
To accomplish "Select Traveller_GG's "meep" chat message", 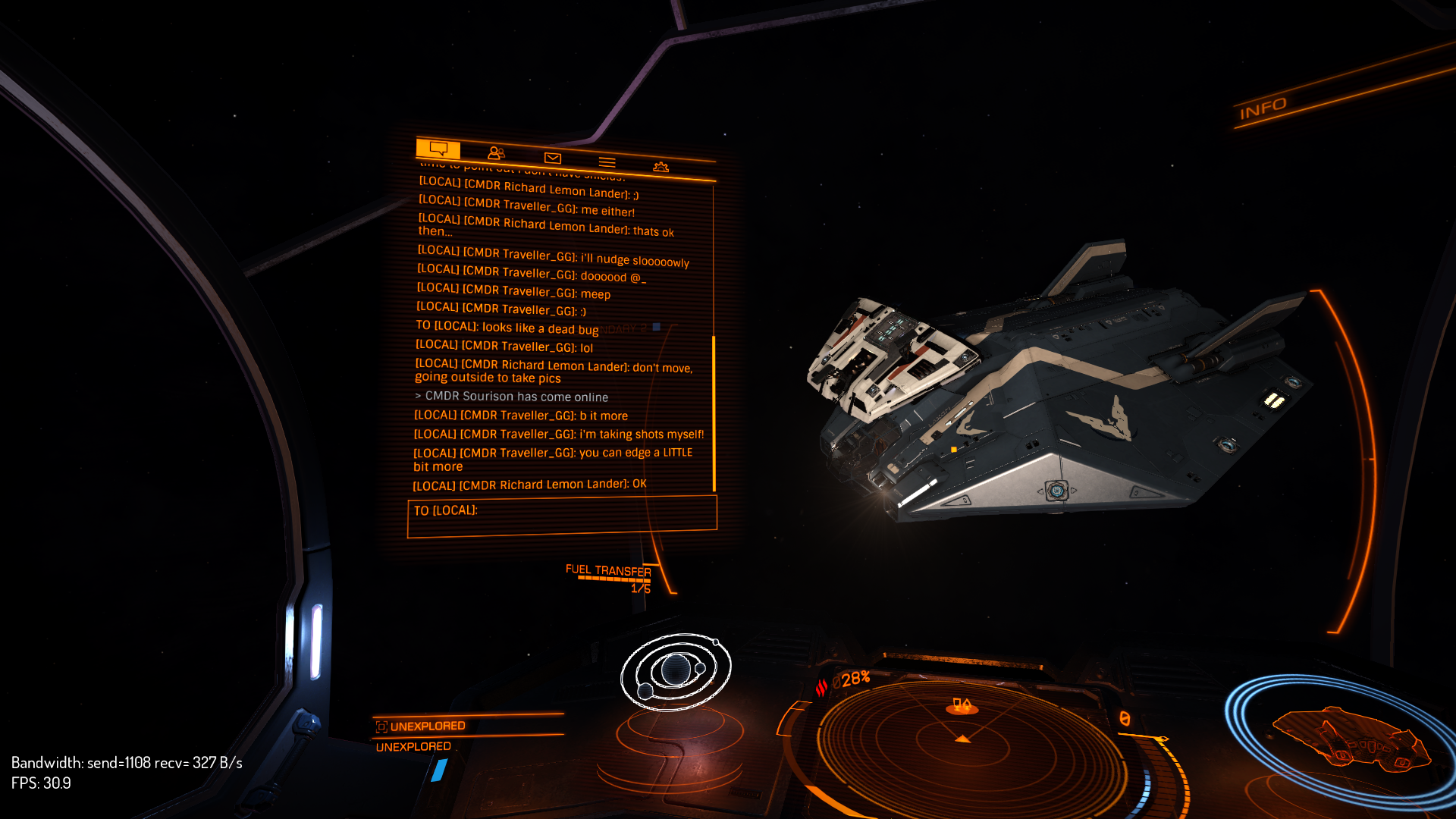I will pos(513,291).
